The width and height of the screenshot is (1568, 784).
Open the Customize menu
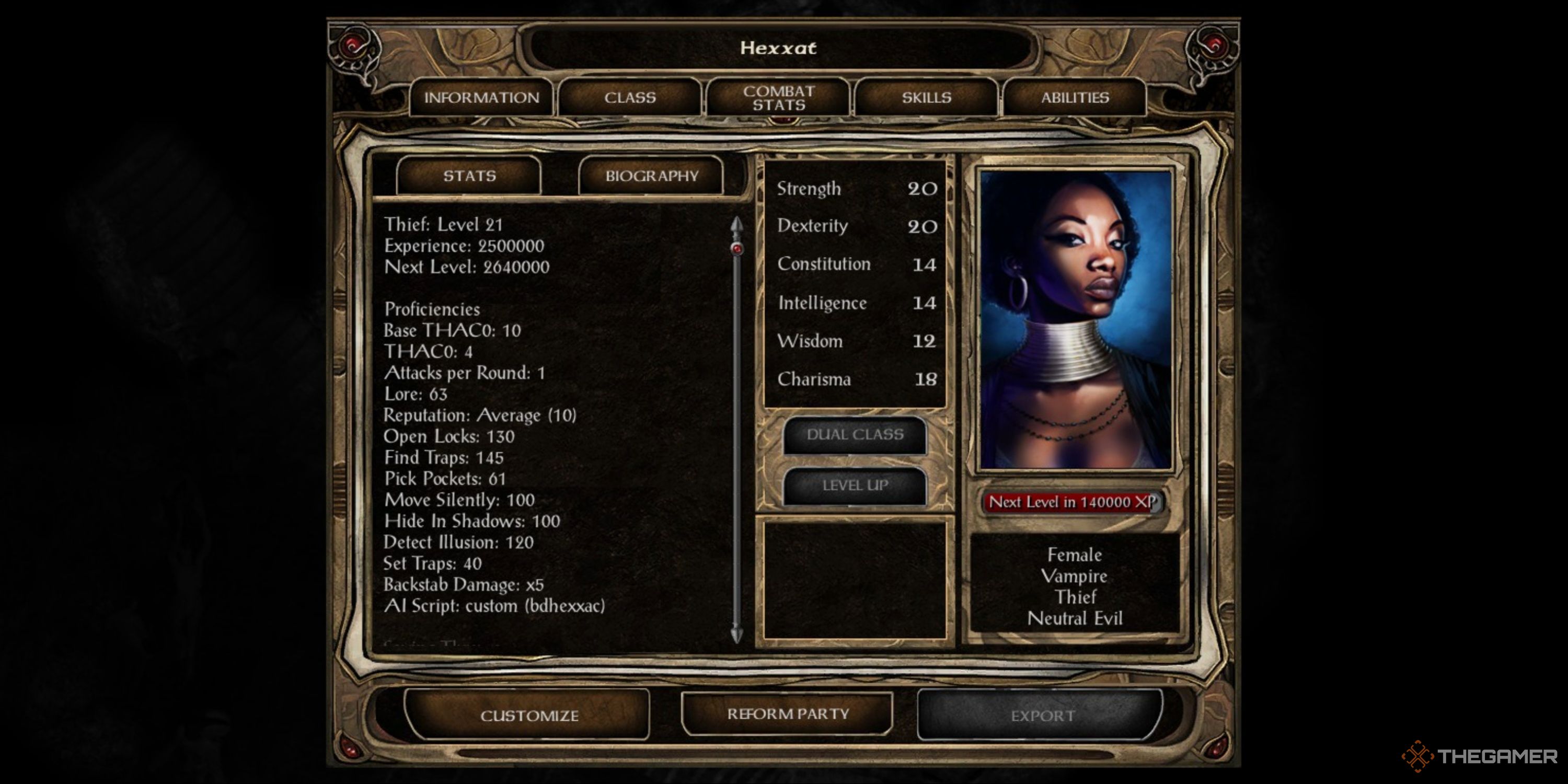click(x=528, y=715)
